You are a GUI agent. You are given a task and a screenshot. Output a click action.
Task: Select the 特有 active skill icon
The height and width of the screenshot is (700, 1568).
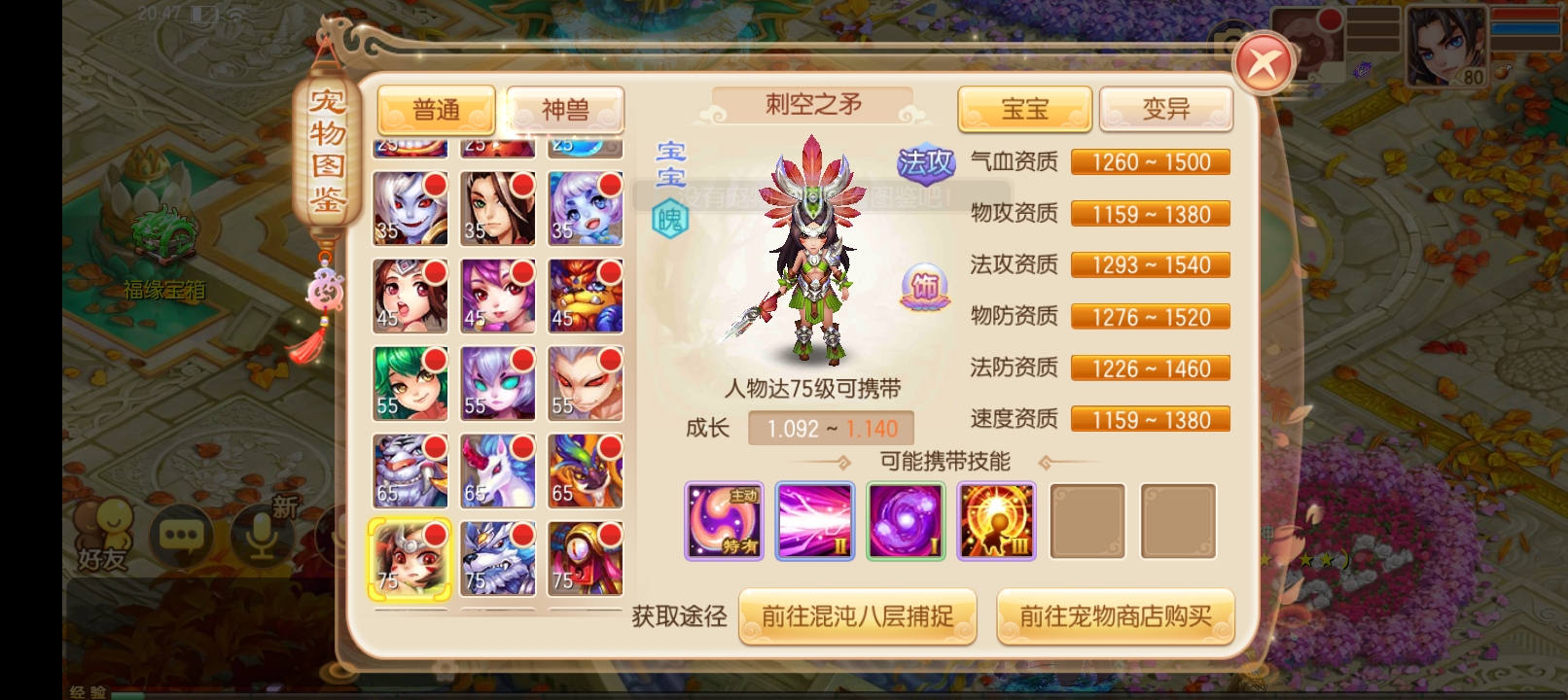(723, 521)
